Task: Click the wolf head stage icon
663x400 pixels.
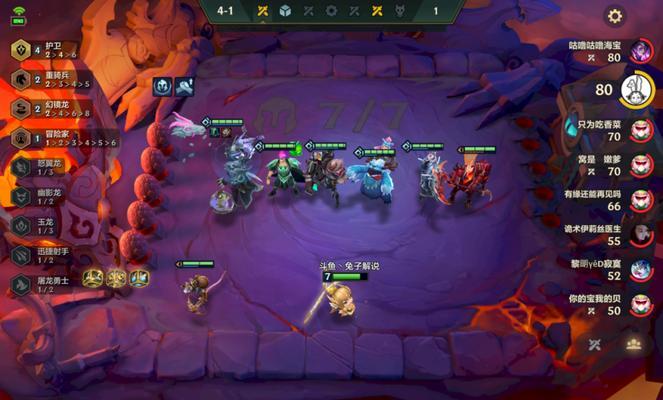Action: 401,11
